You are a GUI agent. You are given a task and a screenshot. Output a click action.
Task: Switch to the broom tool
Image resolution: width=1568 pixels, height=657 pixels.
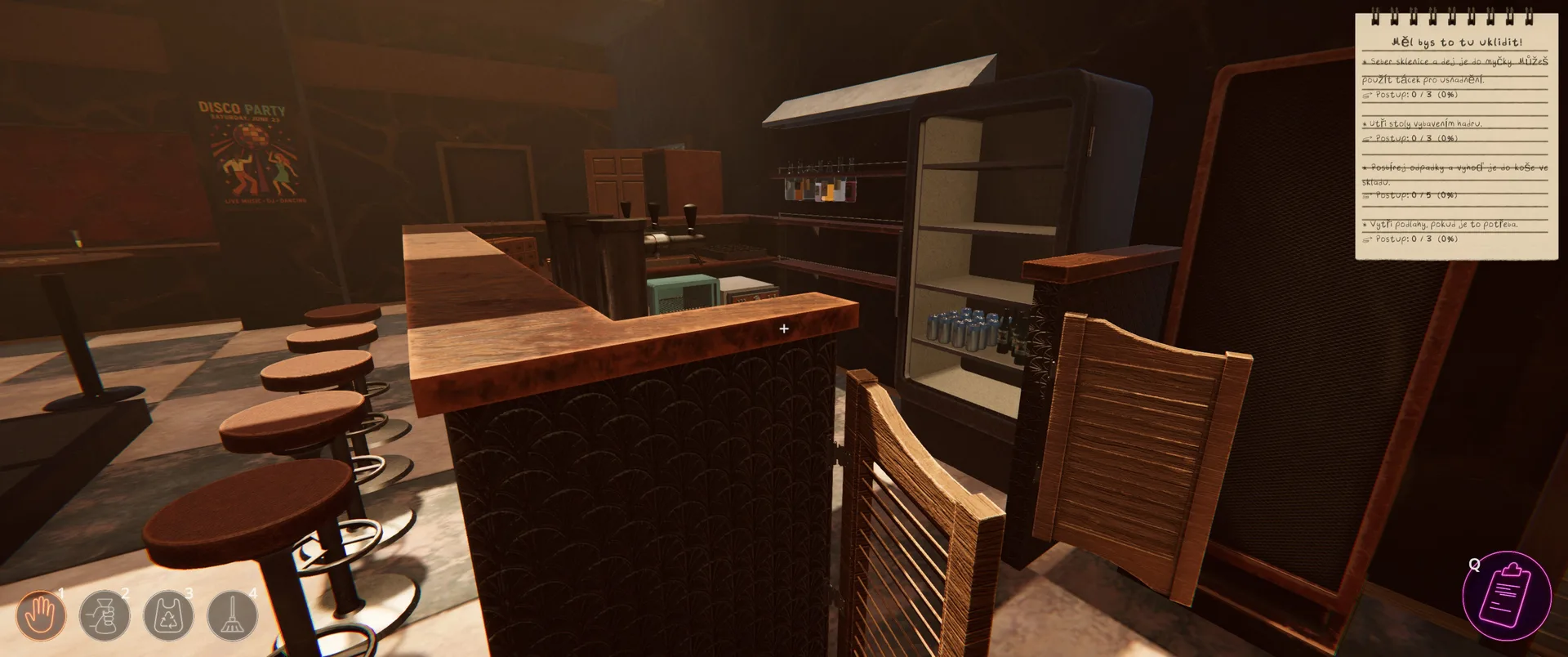tap(232, 615)
